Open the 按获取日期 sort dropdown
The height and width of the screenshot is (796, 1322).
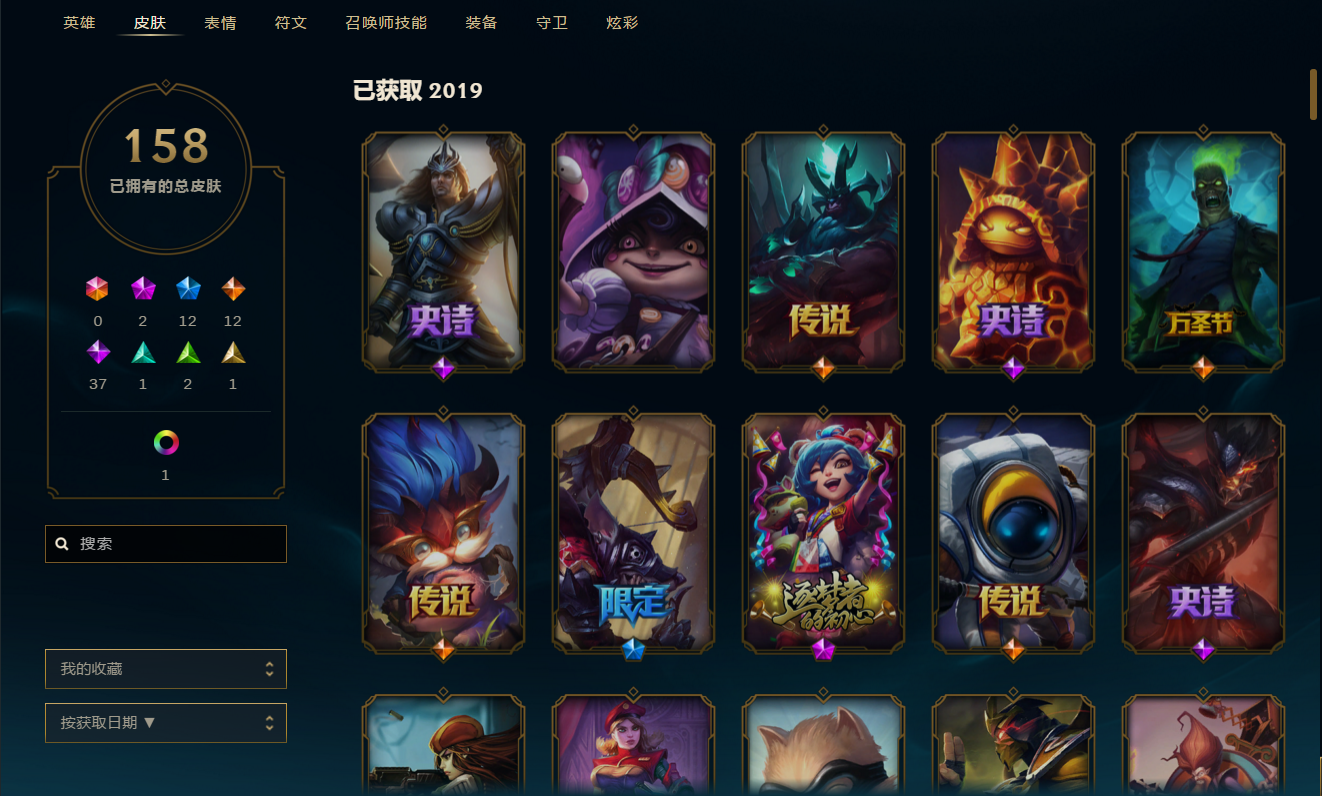(166, 723)
